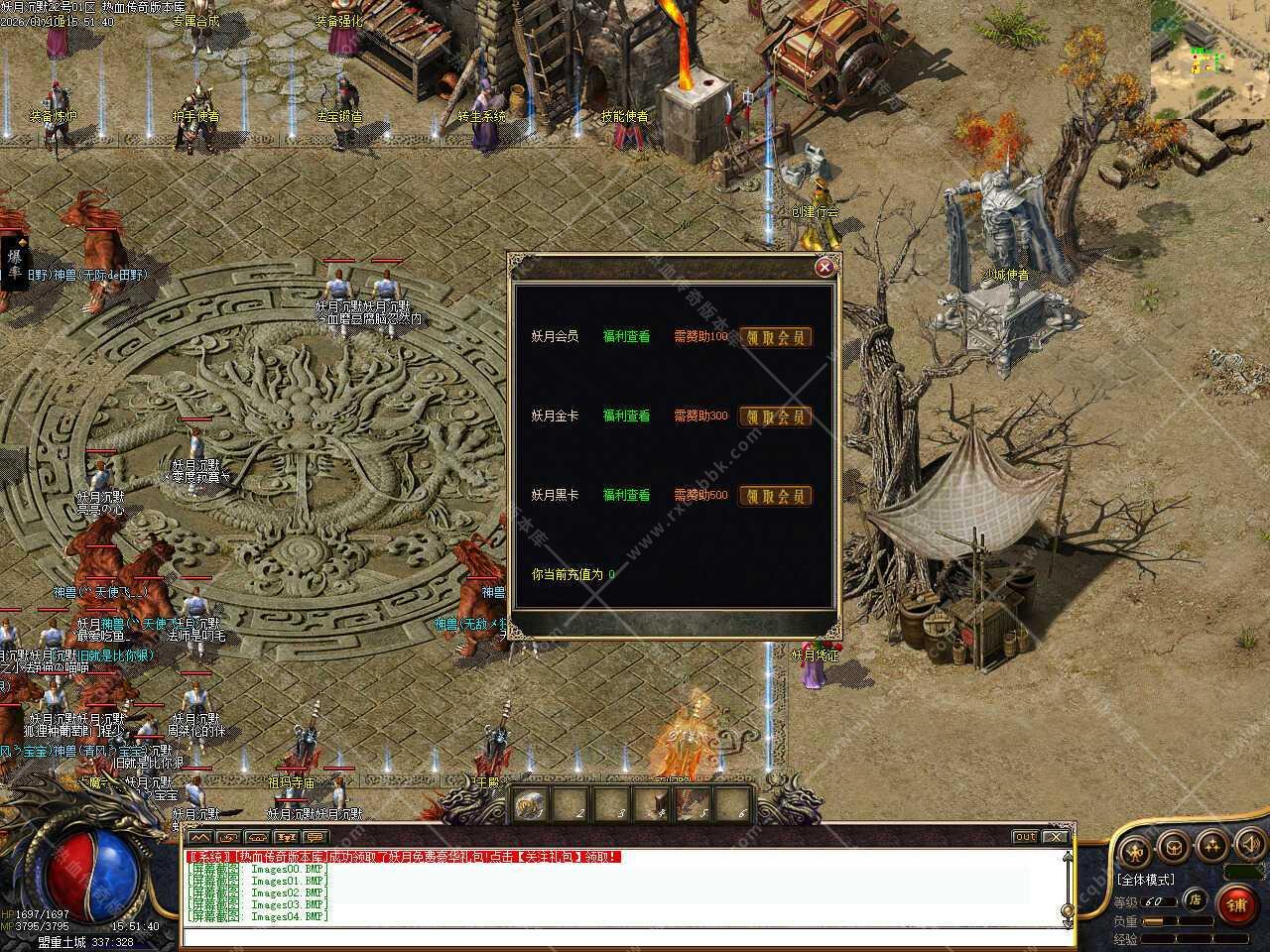Use the item in hotbar slot 5
This screenshot has height=952, width=1270.
tap(693, 804)
